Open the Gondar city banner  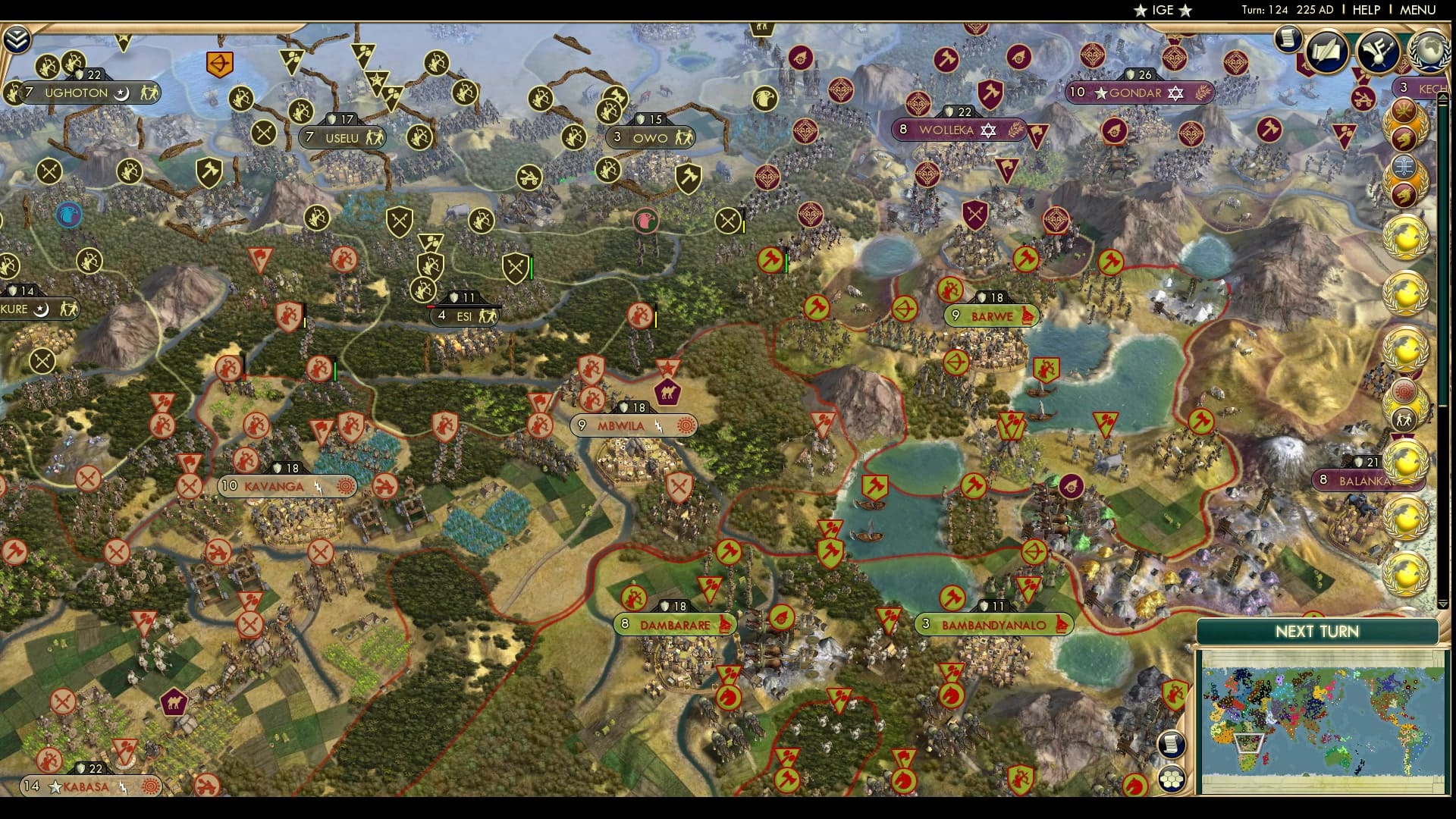(x=1139, y=93)
